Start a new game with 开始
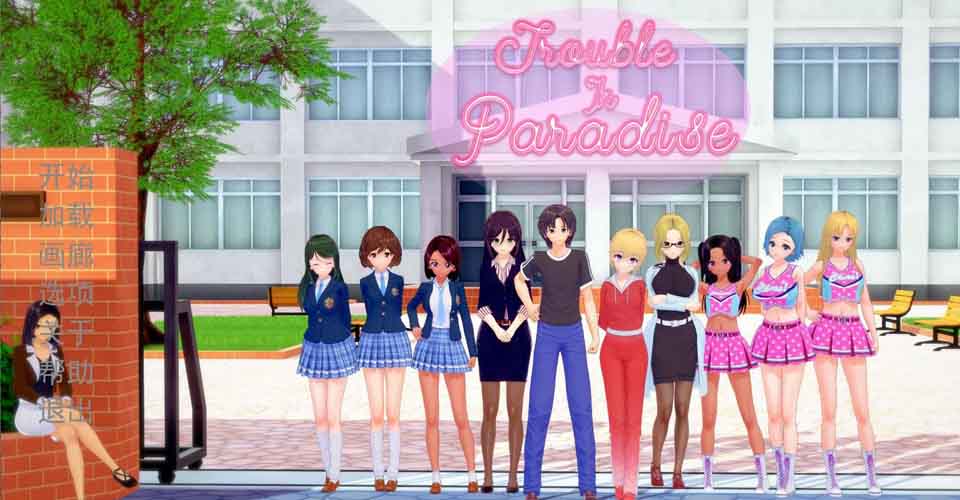This screenshot has height=500, width=960. tap(67, 178)
